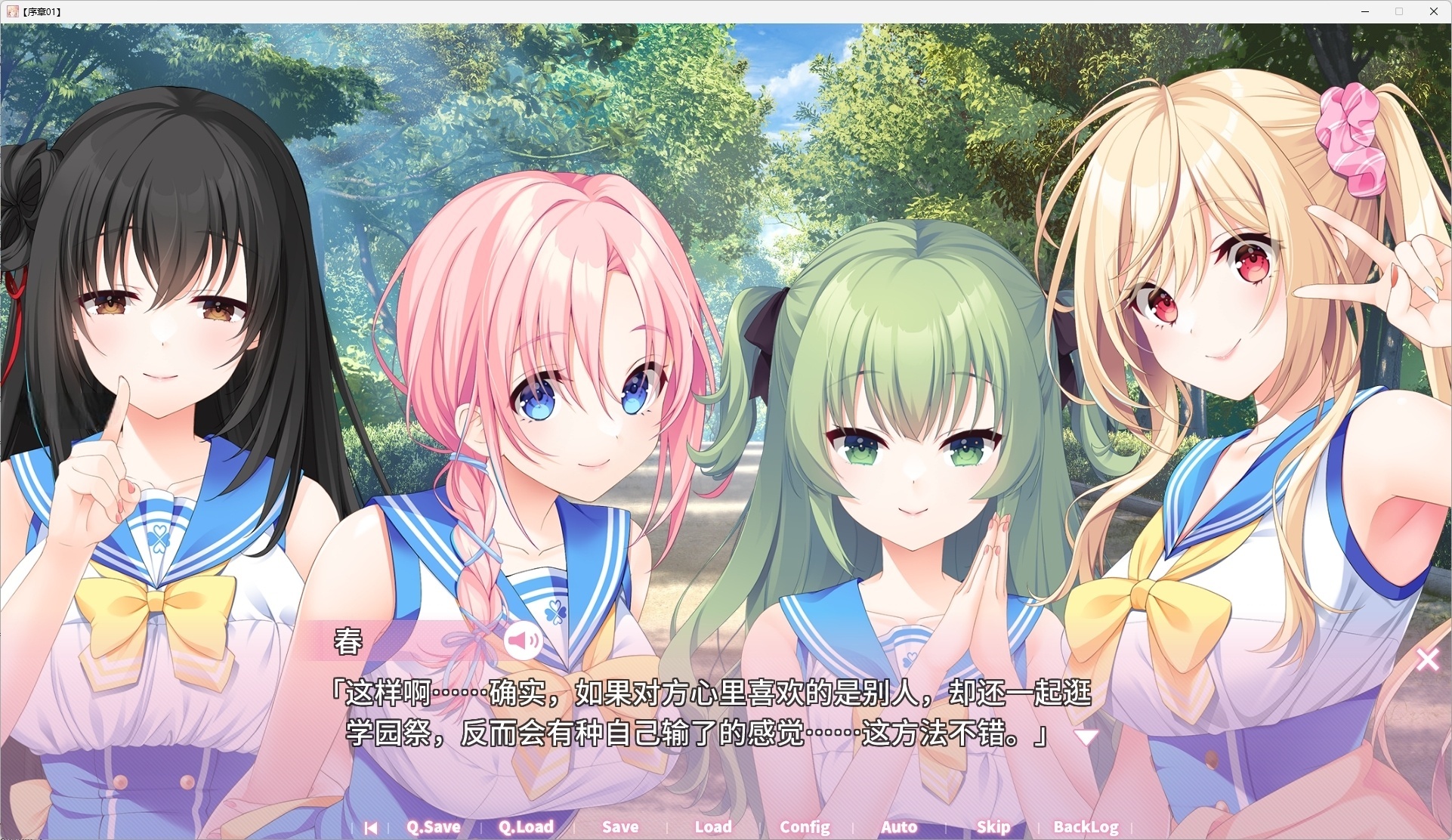The height and width of the screenshot is (840, 1452).
Task: Quick load using Q.Load
Action: tap(527, 827)
